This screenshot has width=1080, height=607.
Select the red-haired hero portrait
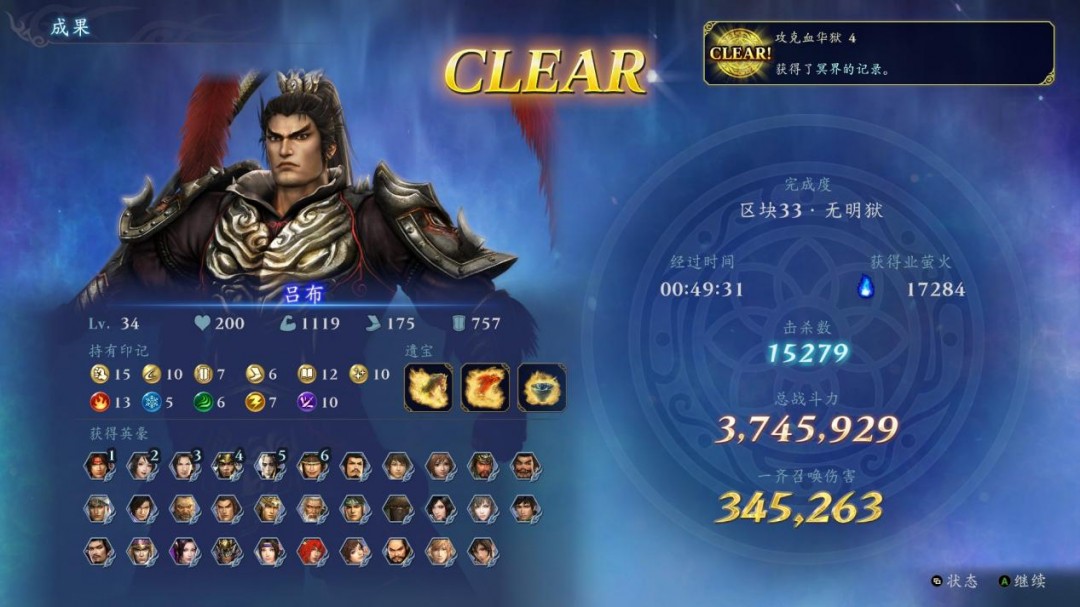(312, 551)
